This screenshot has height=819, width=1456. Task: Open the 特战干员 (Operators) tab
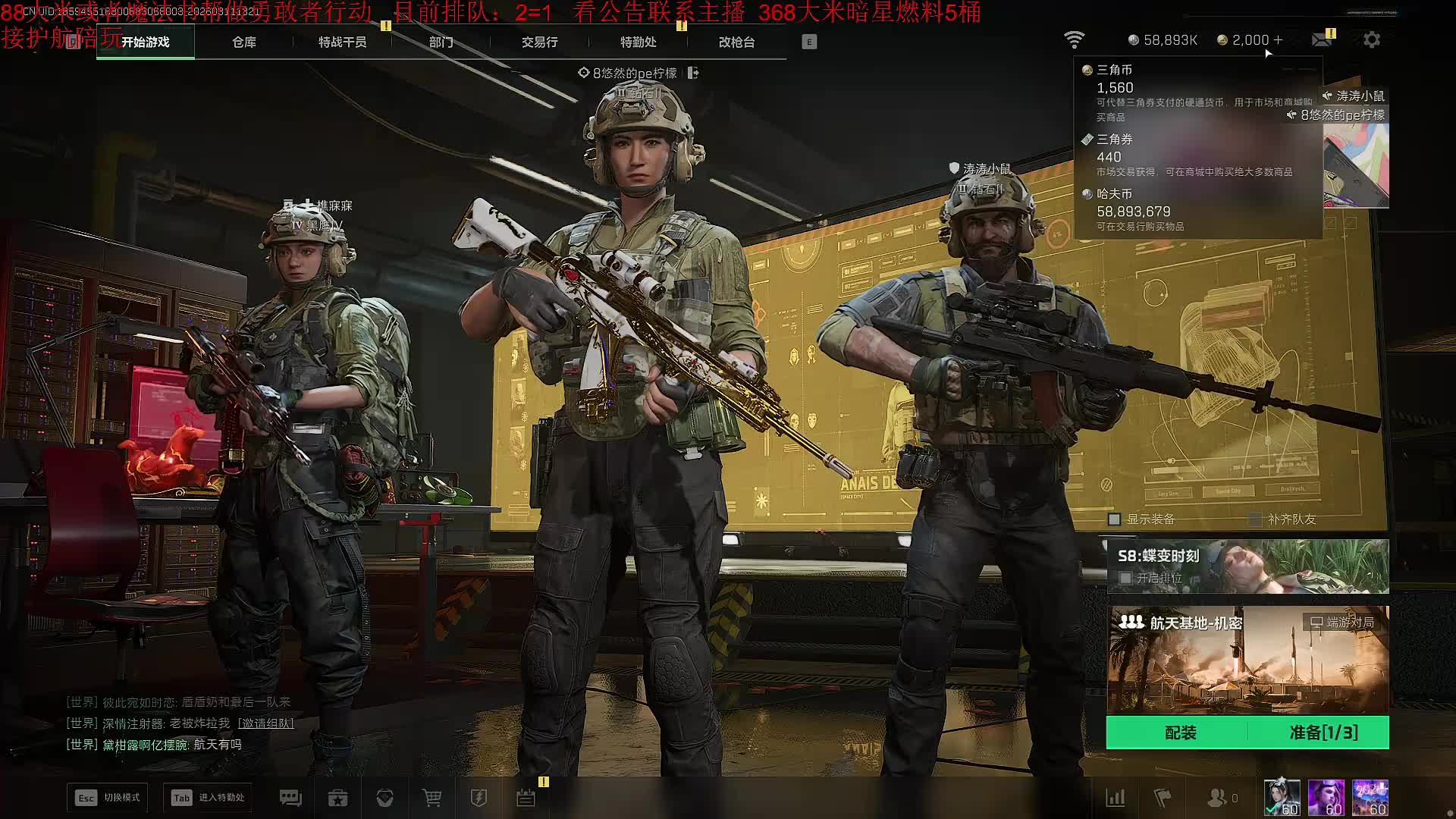coord(342,42)
